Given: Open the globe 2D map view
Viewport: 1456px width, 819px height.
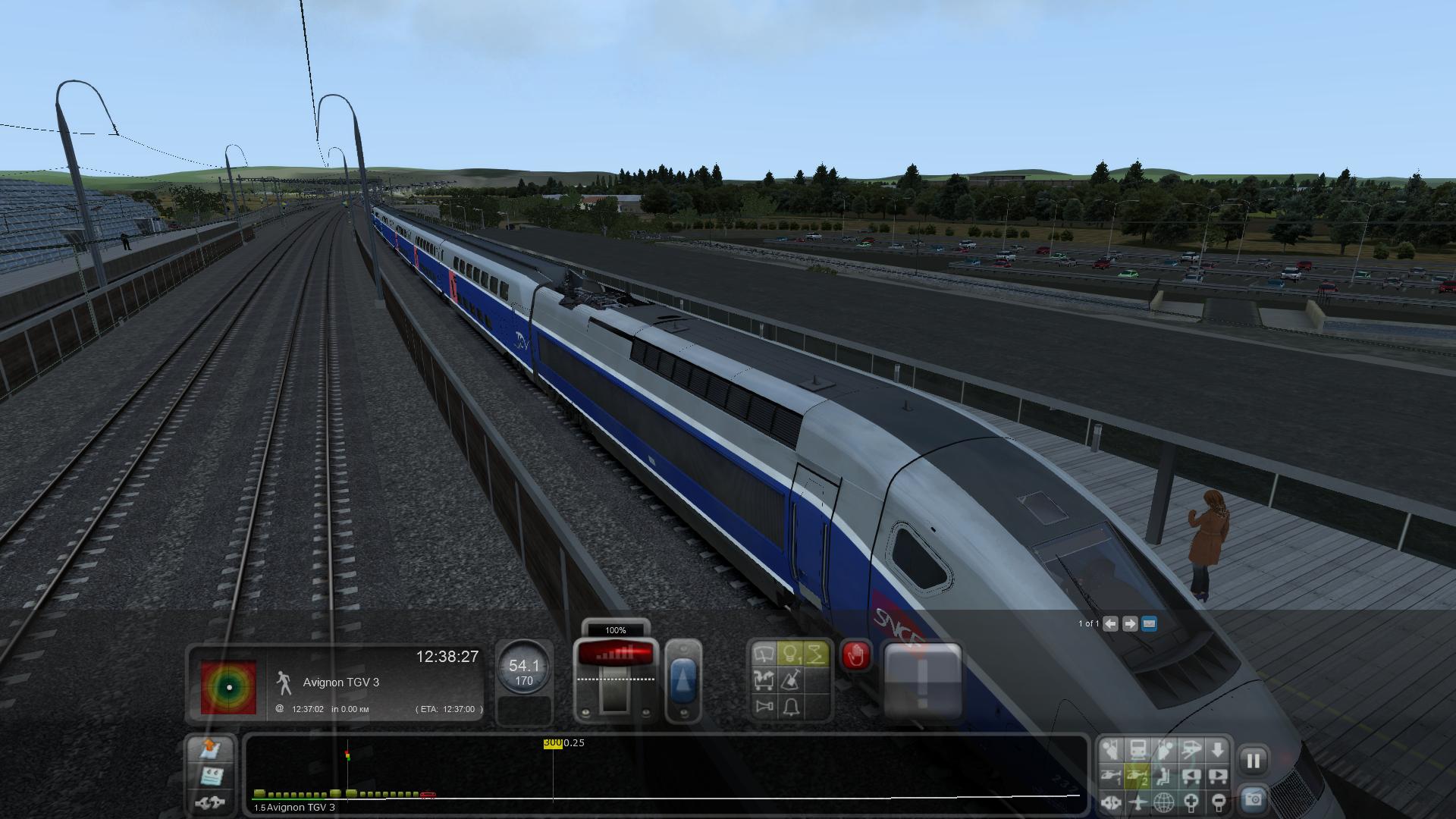Looking at the screenshot, I should point(1164,802).
